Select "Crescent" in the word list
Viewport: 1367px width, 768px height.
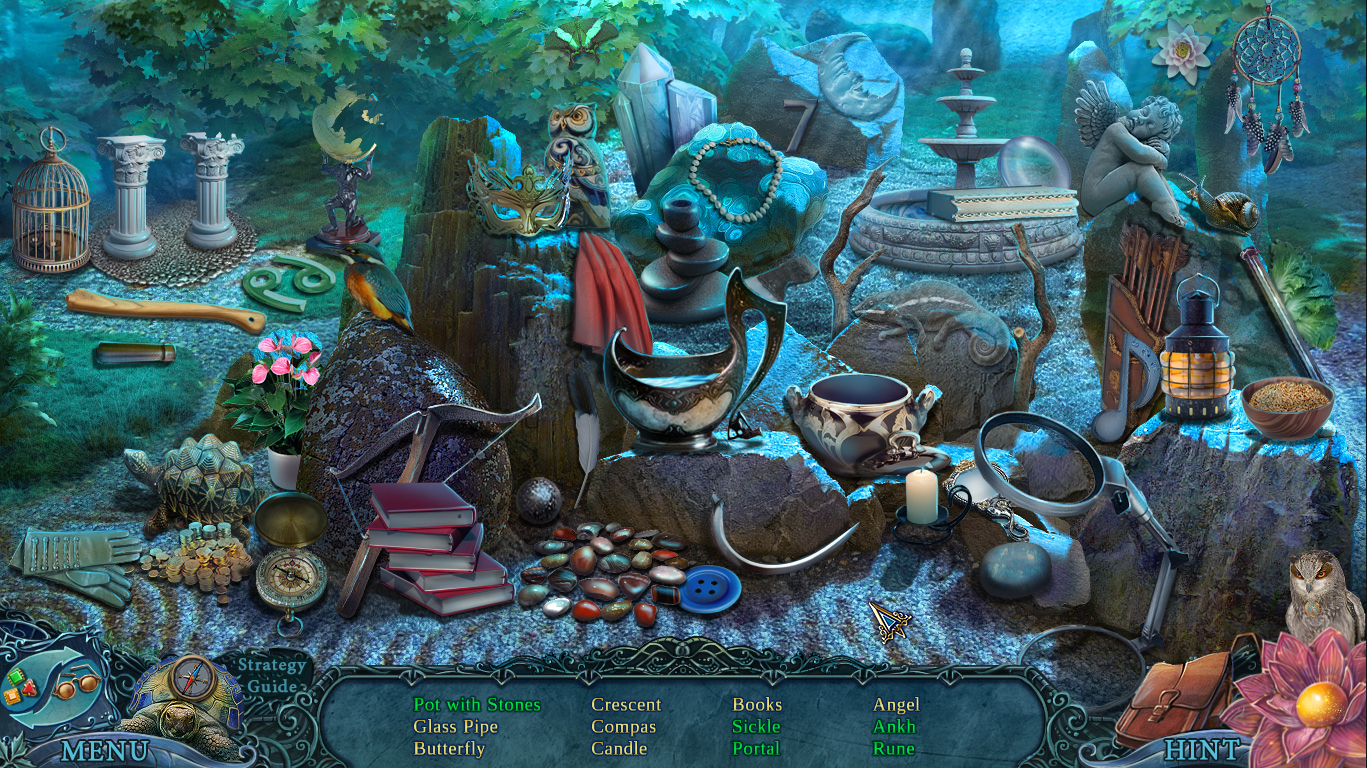point(627,704)
